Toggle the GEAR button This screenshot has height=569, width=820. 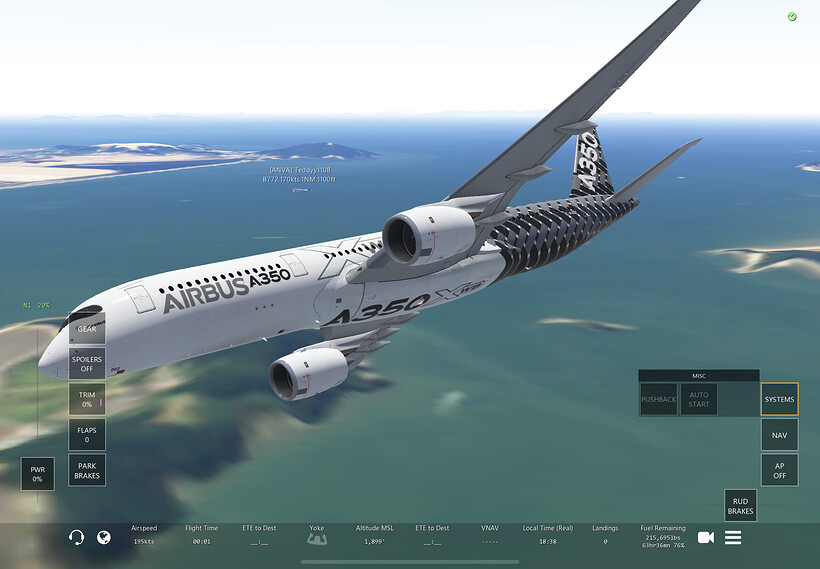(x=87, y=329)
